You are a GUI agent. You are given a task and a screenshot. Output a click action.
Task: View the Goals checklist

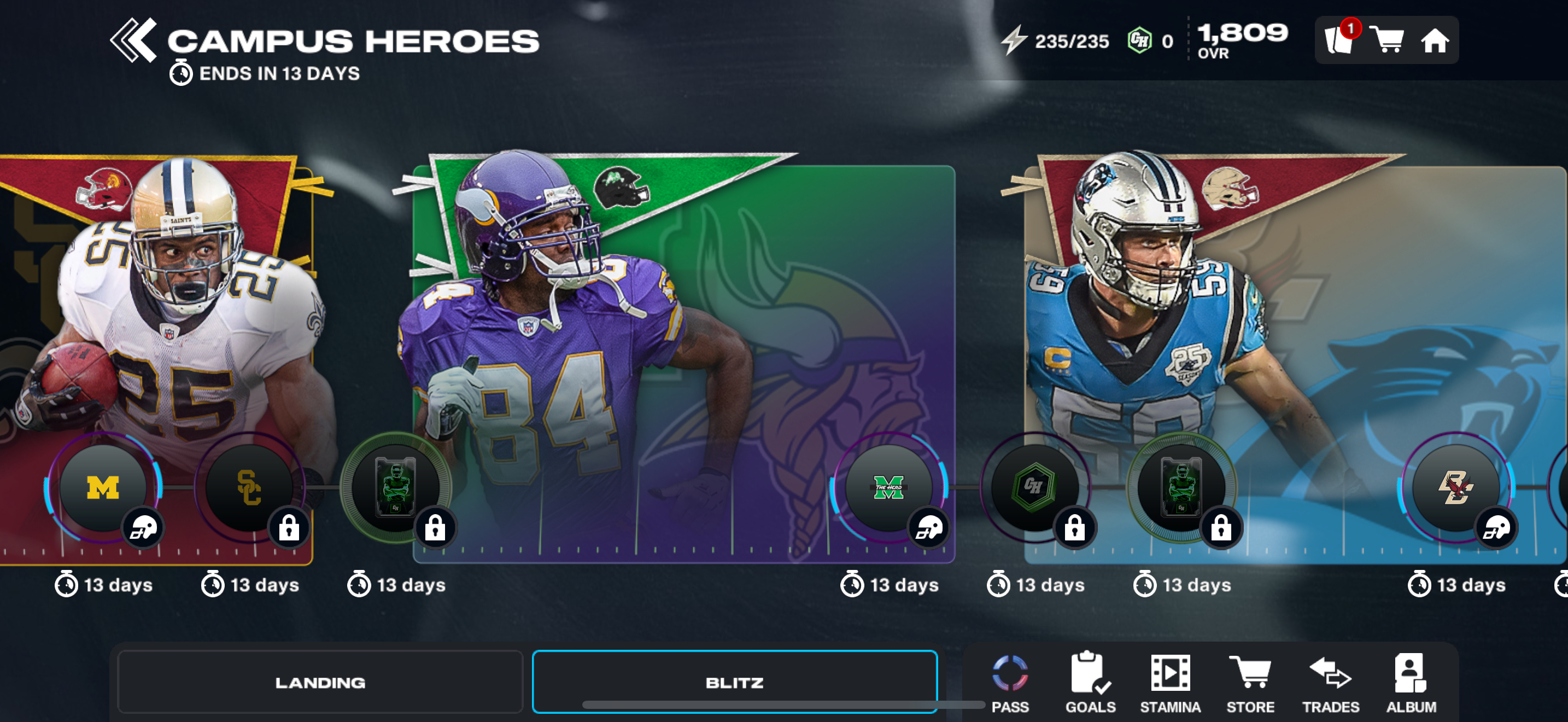coord(1090,683)
